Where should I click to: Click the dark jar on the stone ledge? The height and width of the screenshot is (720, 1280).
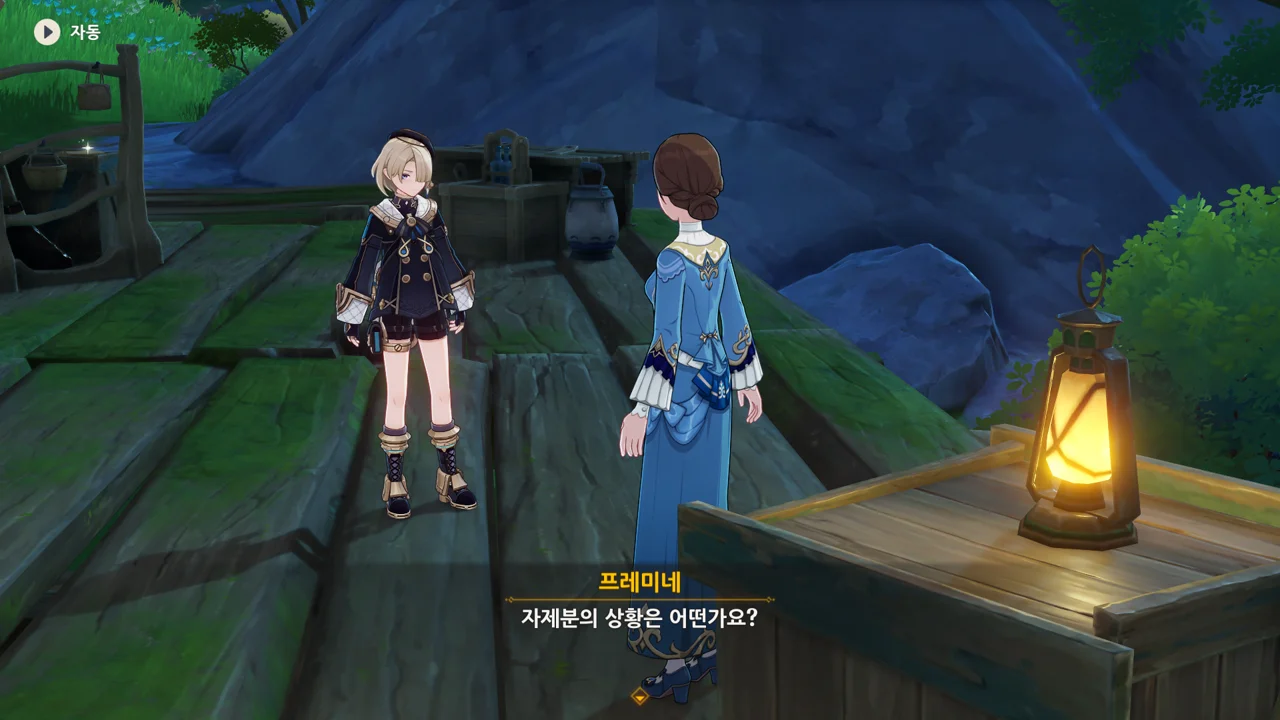[x=590, y=220]
